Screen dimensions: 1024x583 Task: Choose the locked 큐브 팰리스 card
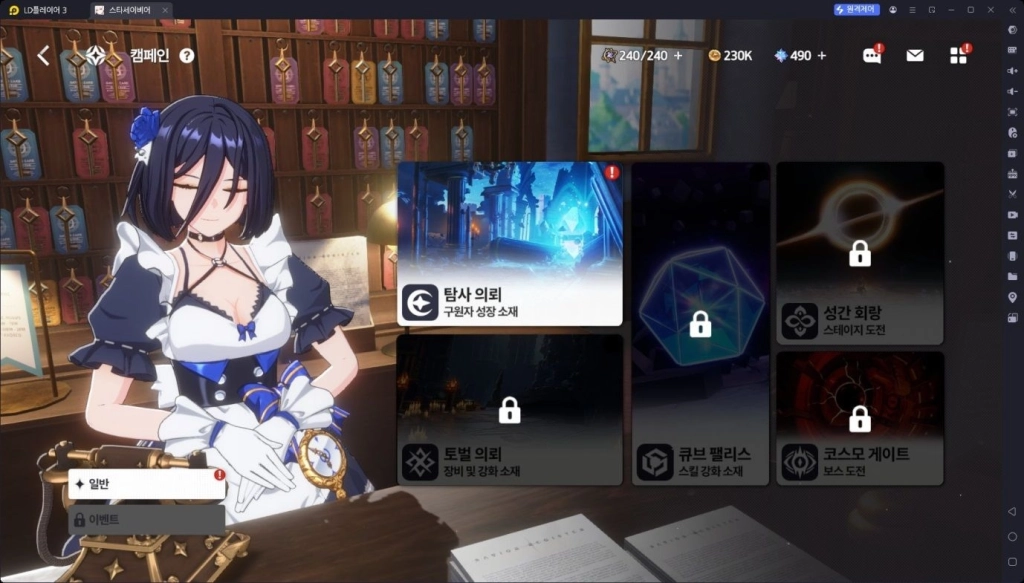click(x=700, y=324)
